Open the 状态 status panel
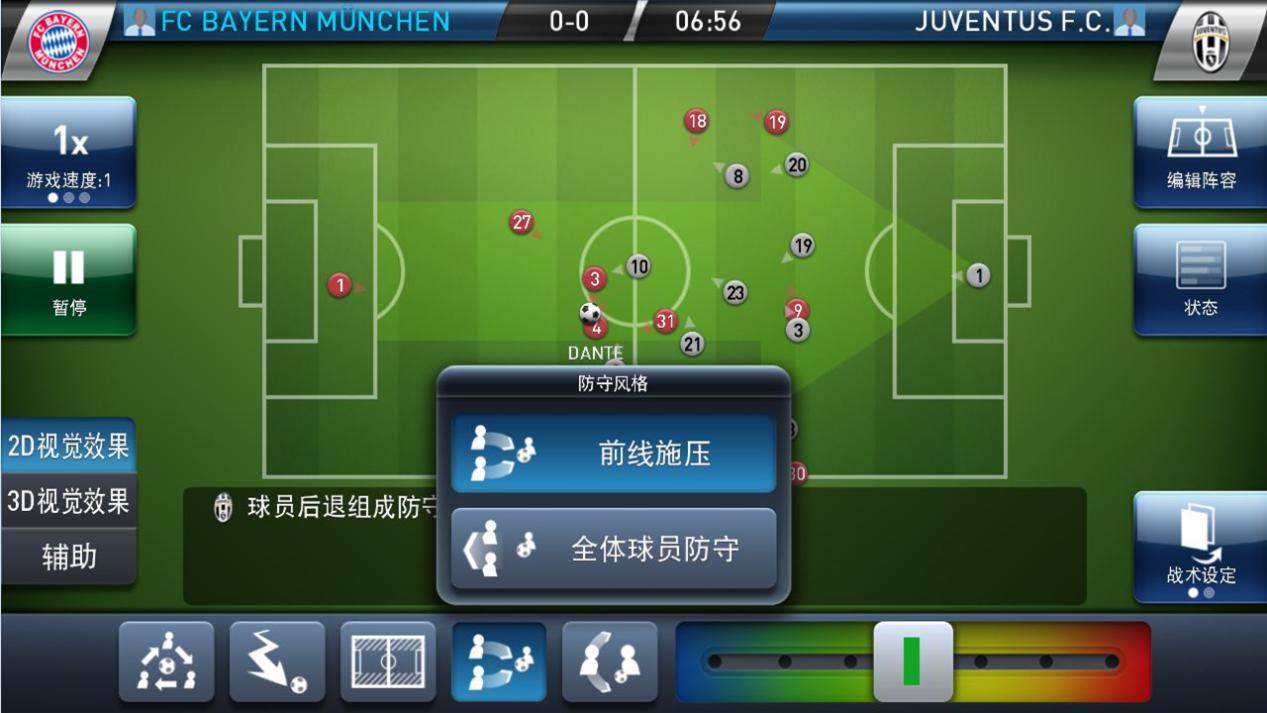1267x713 pixels. point(1200,279)
